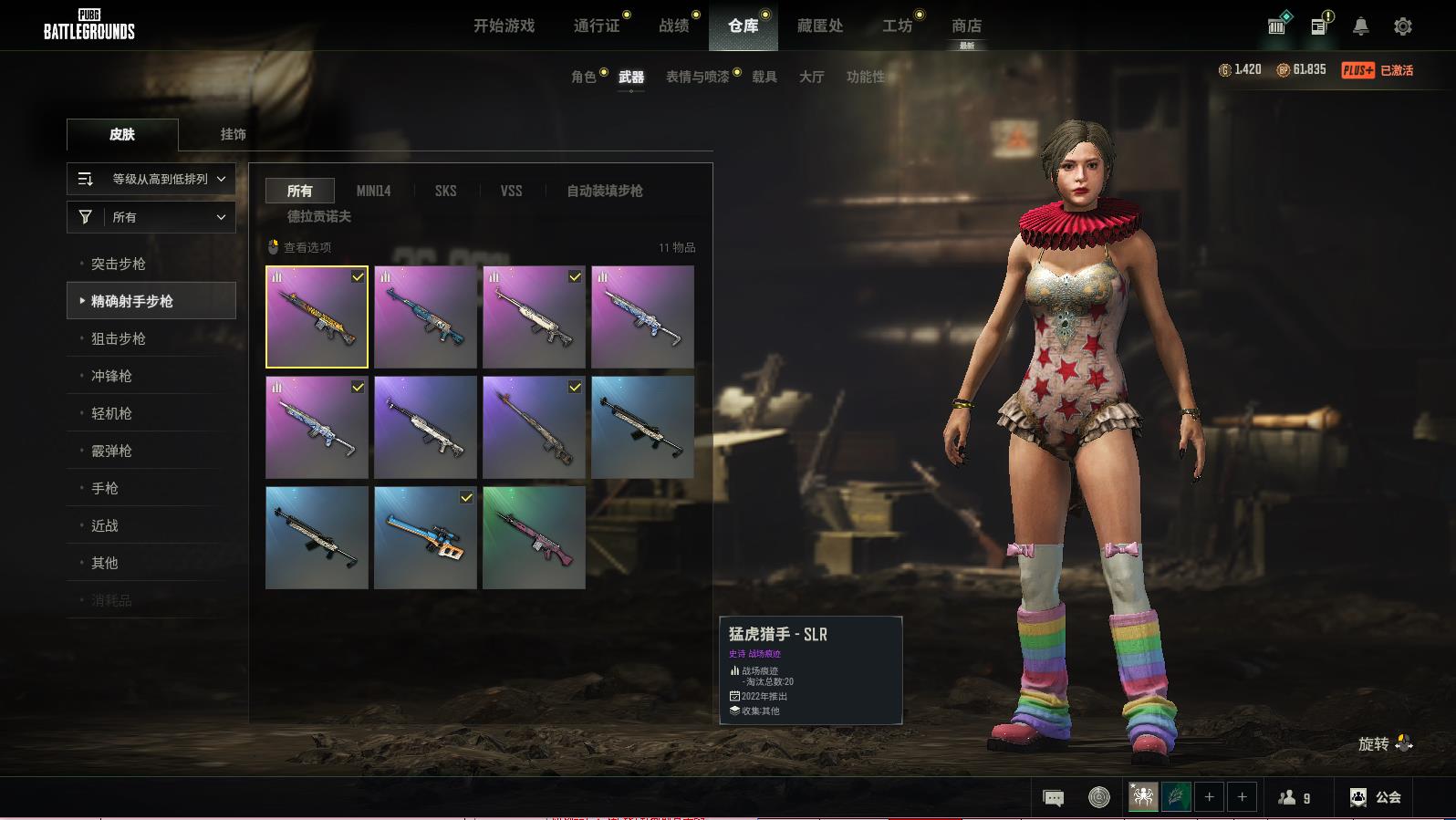The width and height of the screenshot is (1456, 820).
Task: Open the 载具 vehicle tab
Action: (x=764, y=77)
